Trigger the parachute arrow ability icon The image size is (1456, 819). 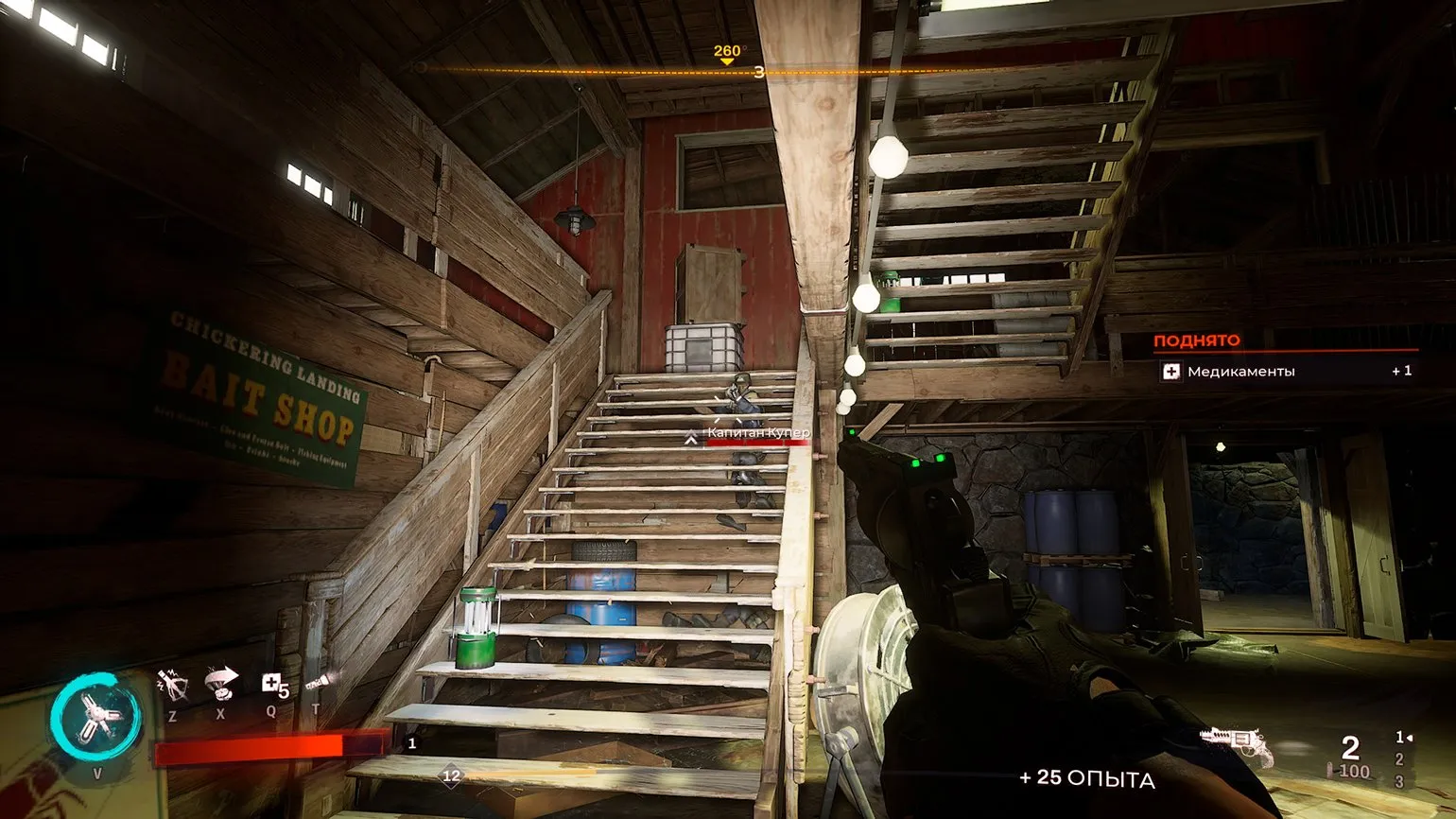coord(221,683)
